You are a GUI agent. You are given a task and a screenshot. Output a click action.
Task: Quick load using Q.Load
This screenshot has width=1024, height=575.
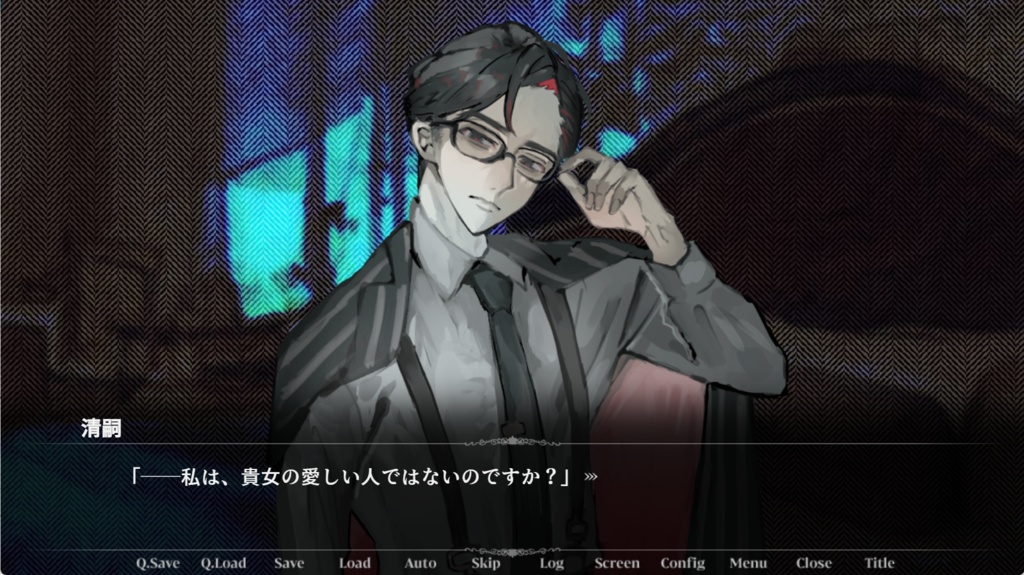pyautogui.click(x=223, y=563)
